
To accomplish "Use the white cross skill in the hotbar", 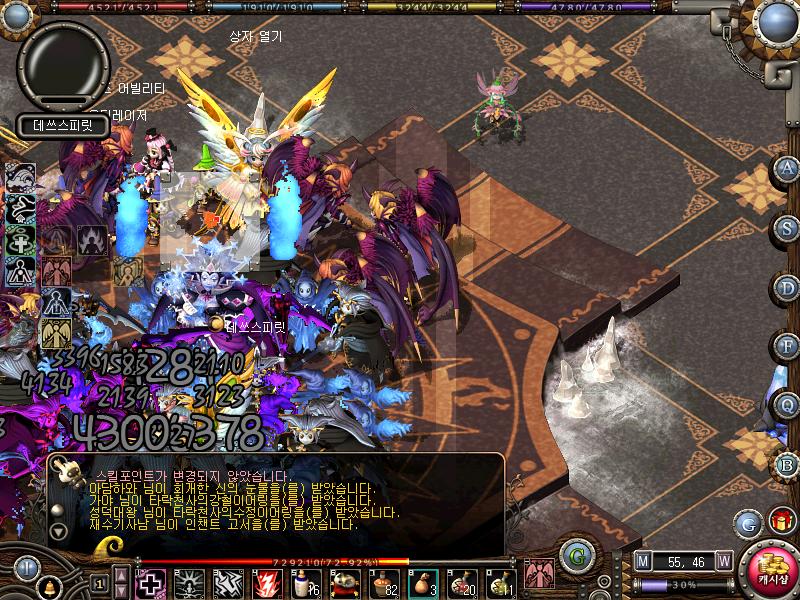I will [x=151, y=583].
